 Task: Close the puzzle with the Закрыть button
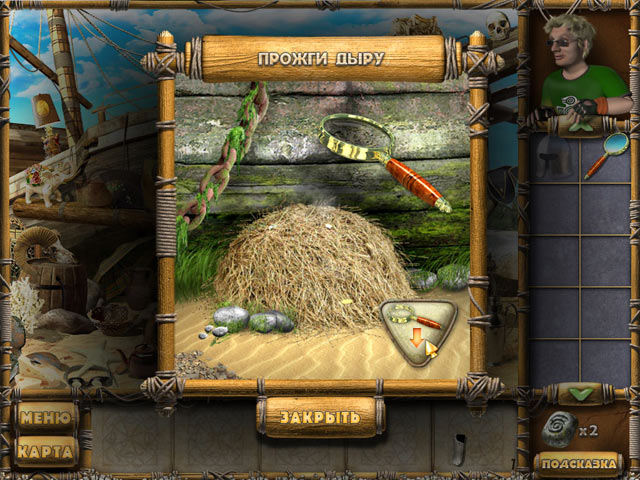coord(319,416)
